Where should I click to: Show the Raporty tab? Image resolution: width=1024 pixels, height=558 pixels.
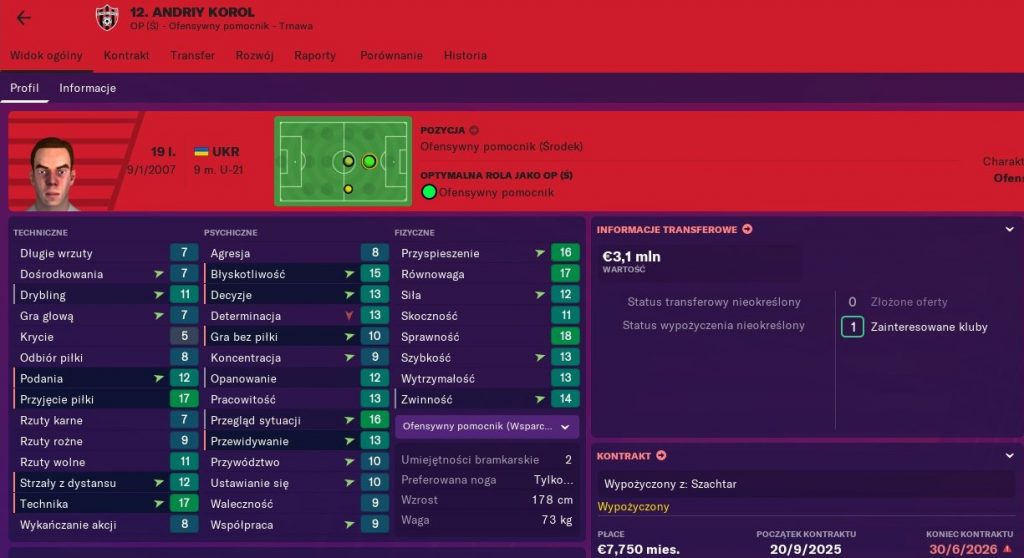[x=315, y=56]
